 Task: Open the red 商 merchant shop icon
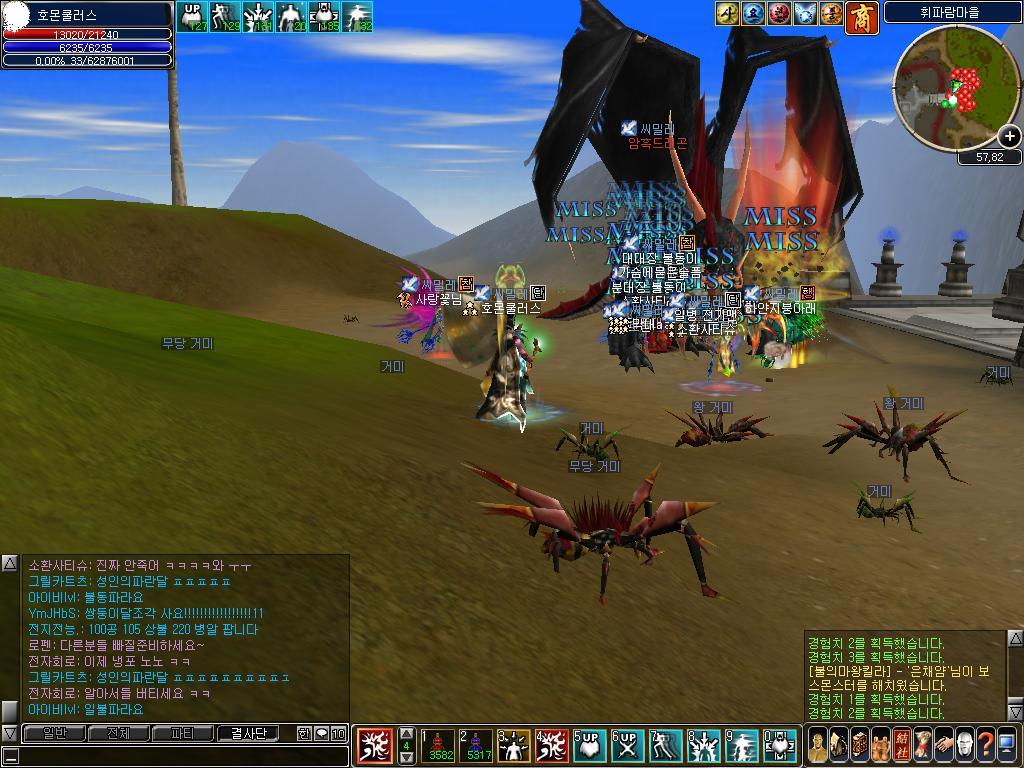click(x=861, y=15)
